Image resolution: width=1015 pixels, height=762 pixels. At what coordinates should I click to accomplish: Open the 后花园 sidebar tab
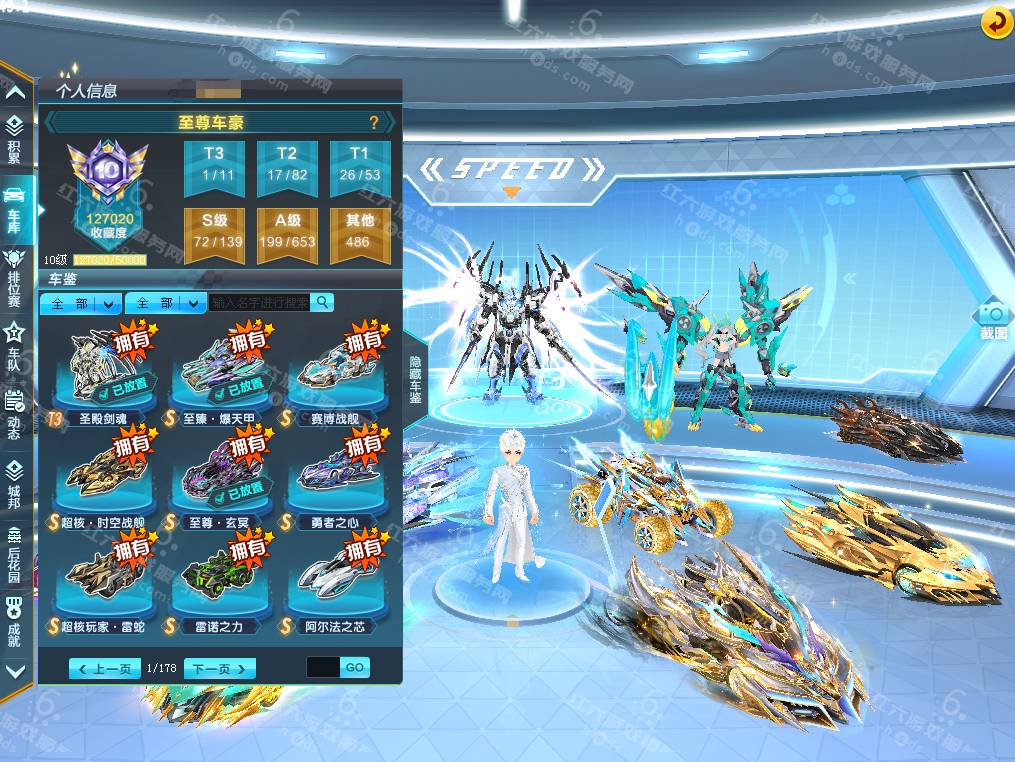click(x=15, y=550)
